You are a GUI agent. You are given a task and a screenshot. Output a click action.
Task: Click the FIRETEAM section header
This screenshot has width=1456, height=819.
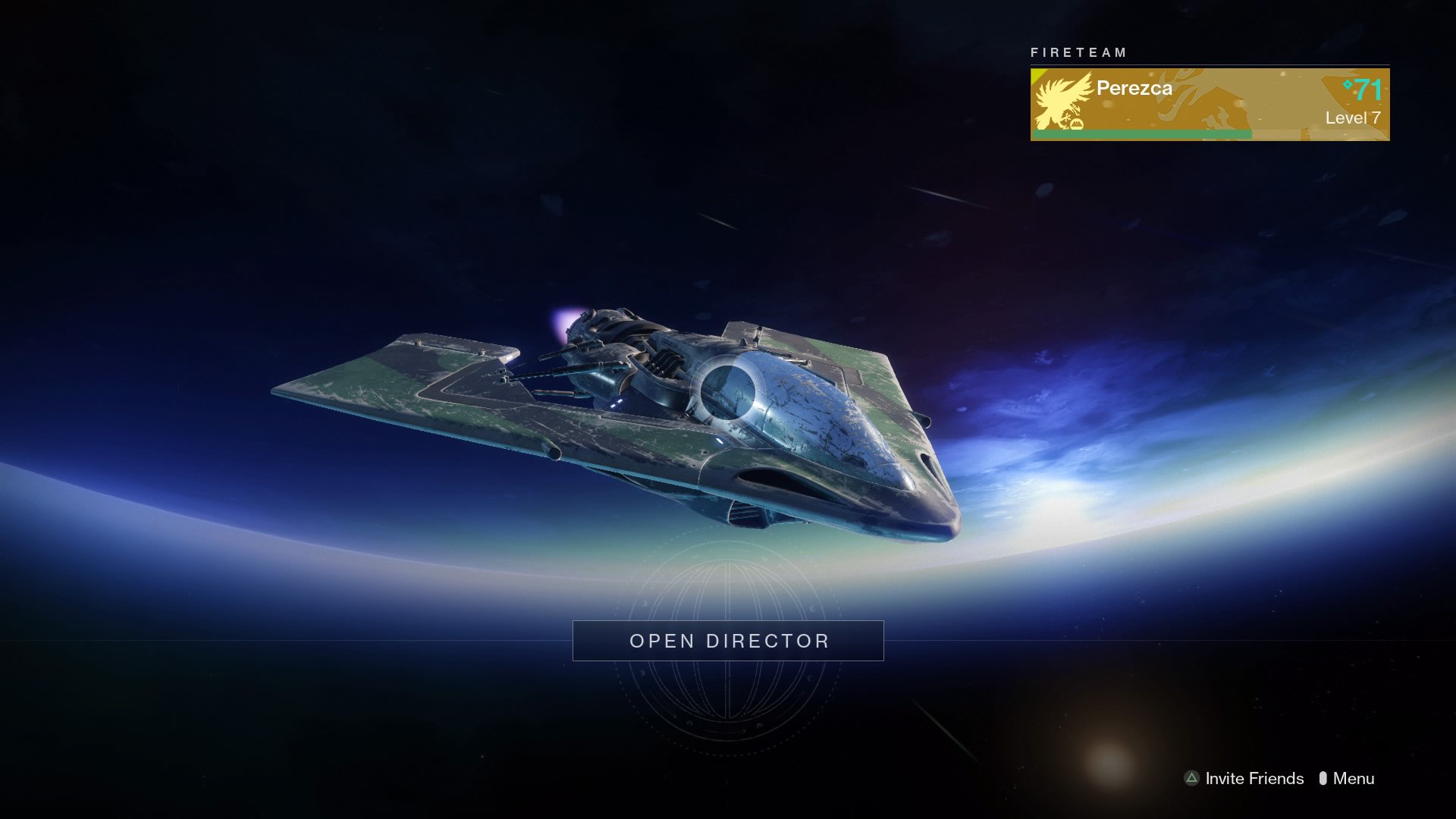click(1078, 52)
